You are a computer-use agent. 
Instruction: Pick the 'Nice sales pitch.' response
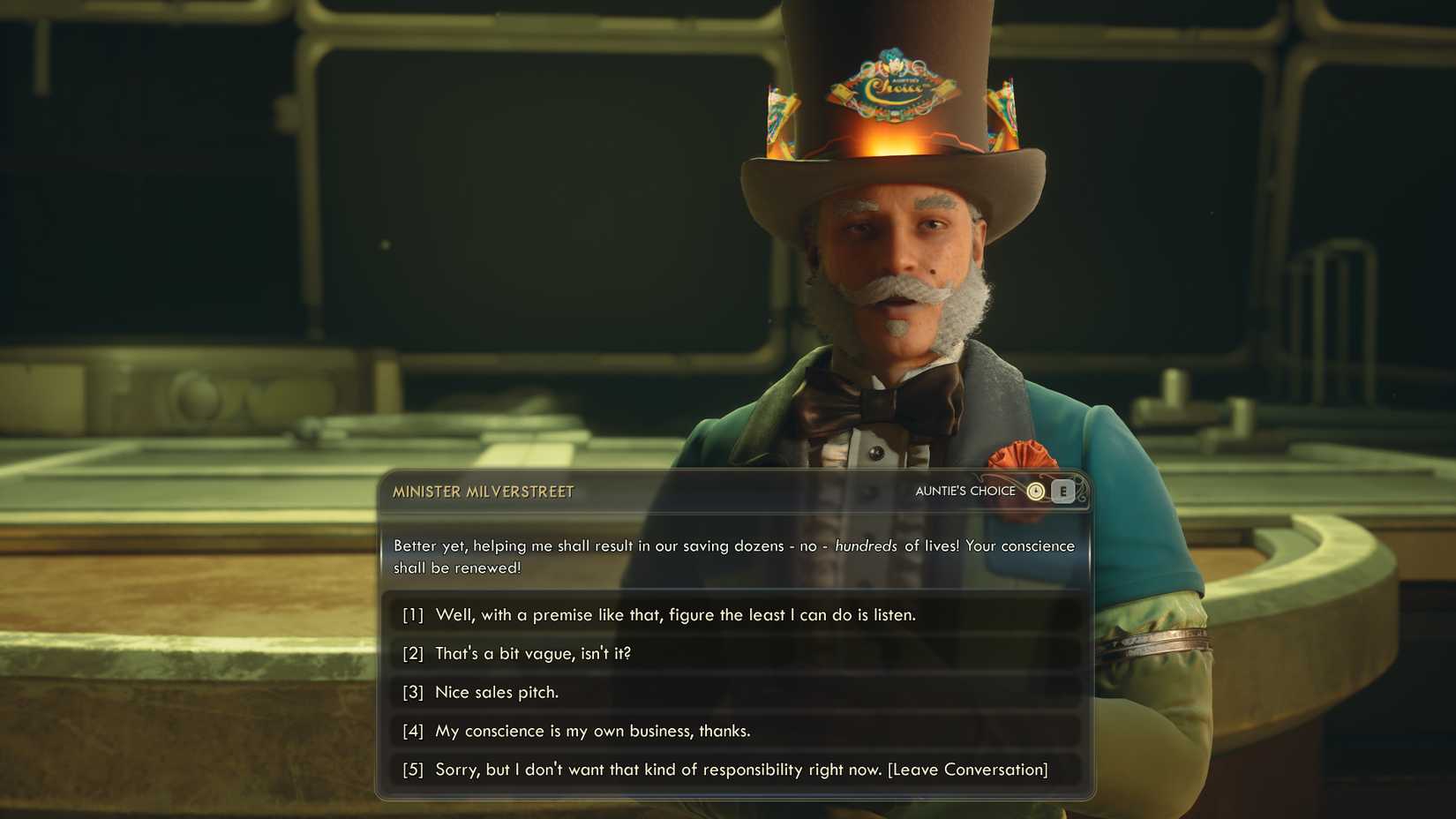tap(496, 693)
